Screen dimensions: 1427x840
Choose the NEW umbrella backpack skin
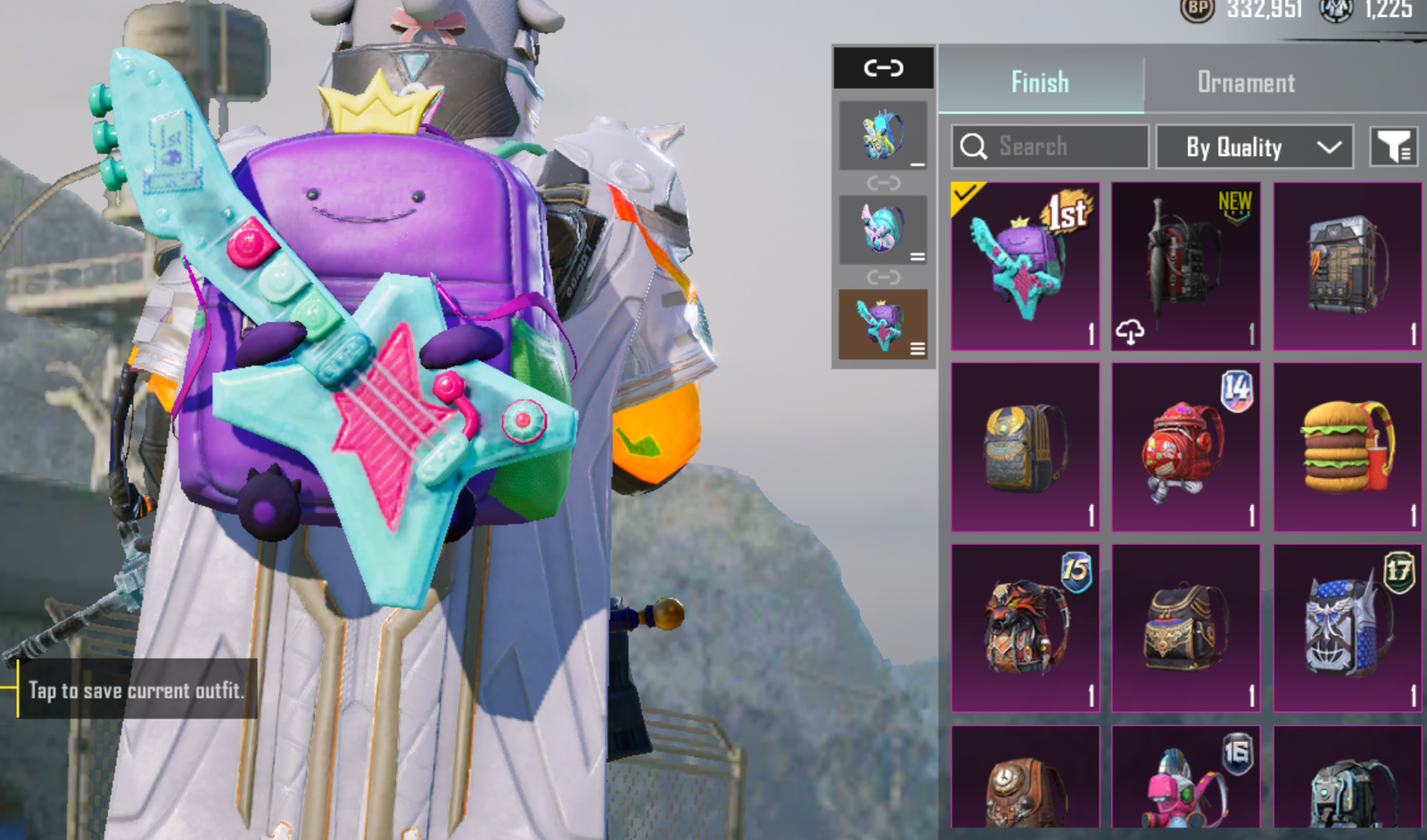(x=1185, y=266)
